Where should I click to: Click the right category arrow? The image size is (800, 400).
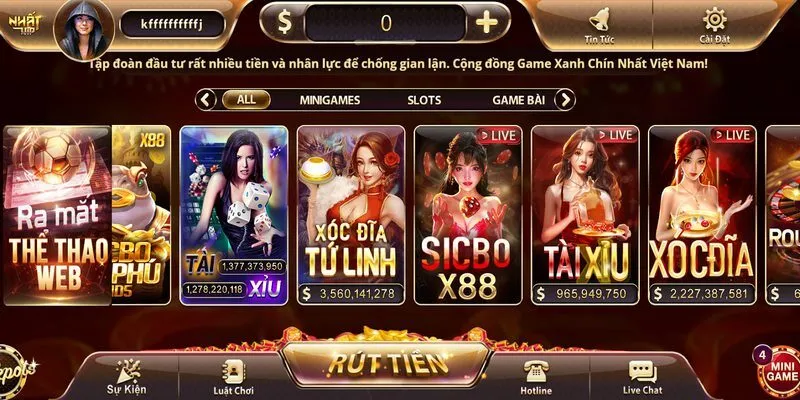565,100
